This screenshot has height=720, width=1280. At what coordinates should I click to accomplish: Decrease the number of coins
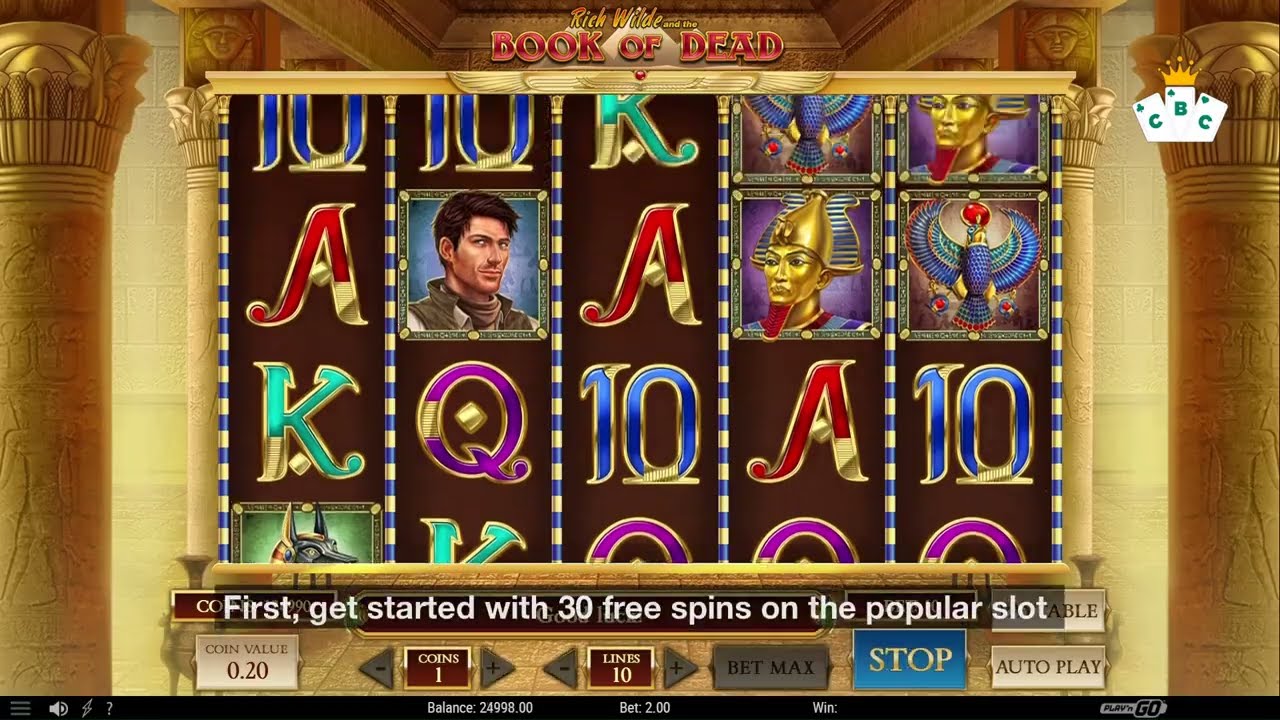click(377, 667)
